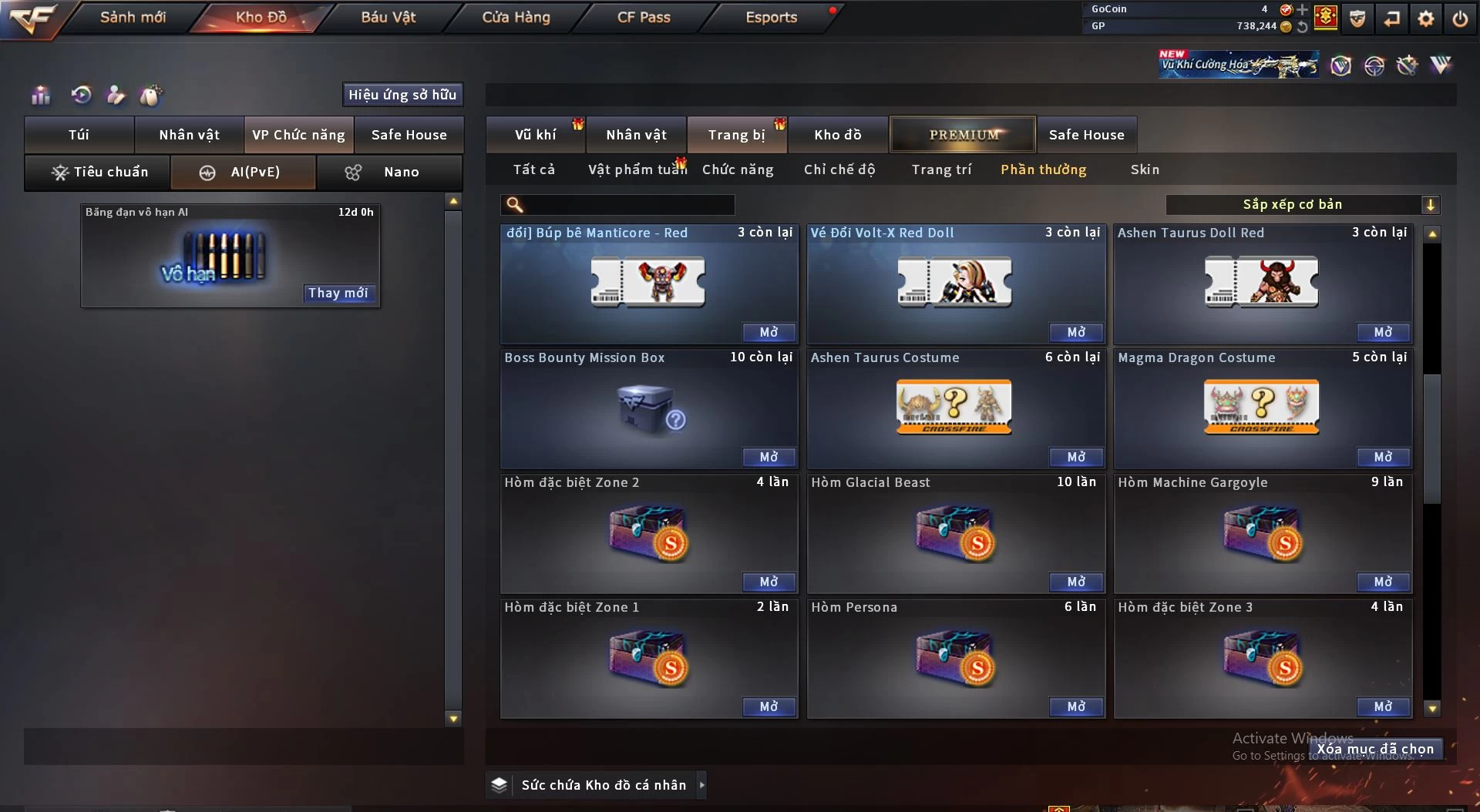1480x812 pixels.
Task: Click the Xóa mục đã chọn button
Action: tap(1374, 749)
